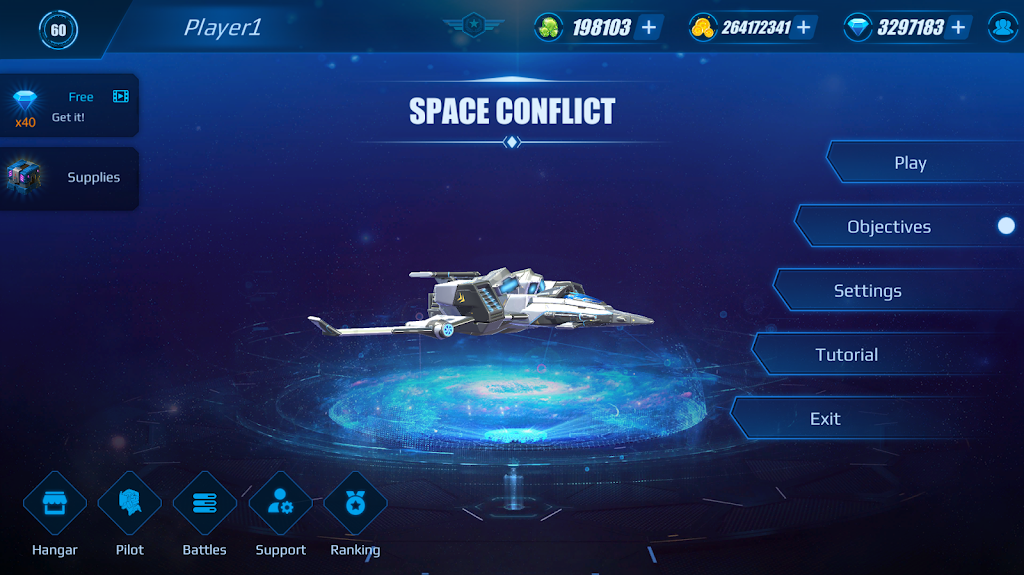Screen dimensions: 1024x575
Task: Select the Player1 name banner
Action: 222,28
